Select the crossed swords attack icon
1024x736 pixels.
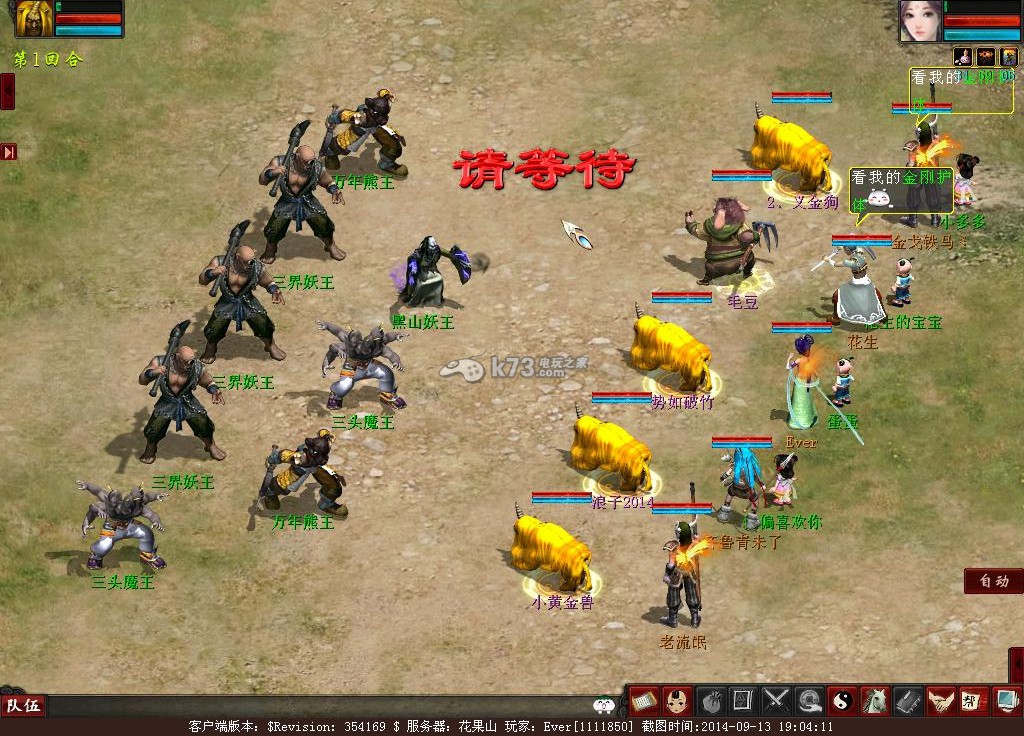click(776, 700)
